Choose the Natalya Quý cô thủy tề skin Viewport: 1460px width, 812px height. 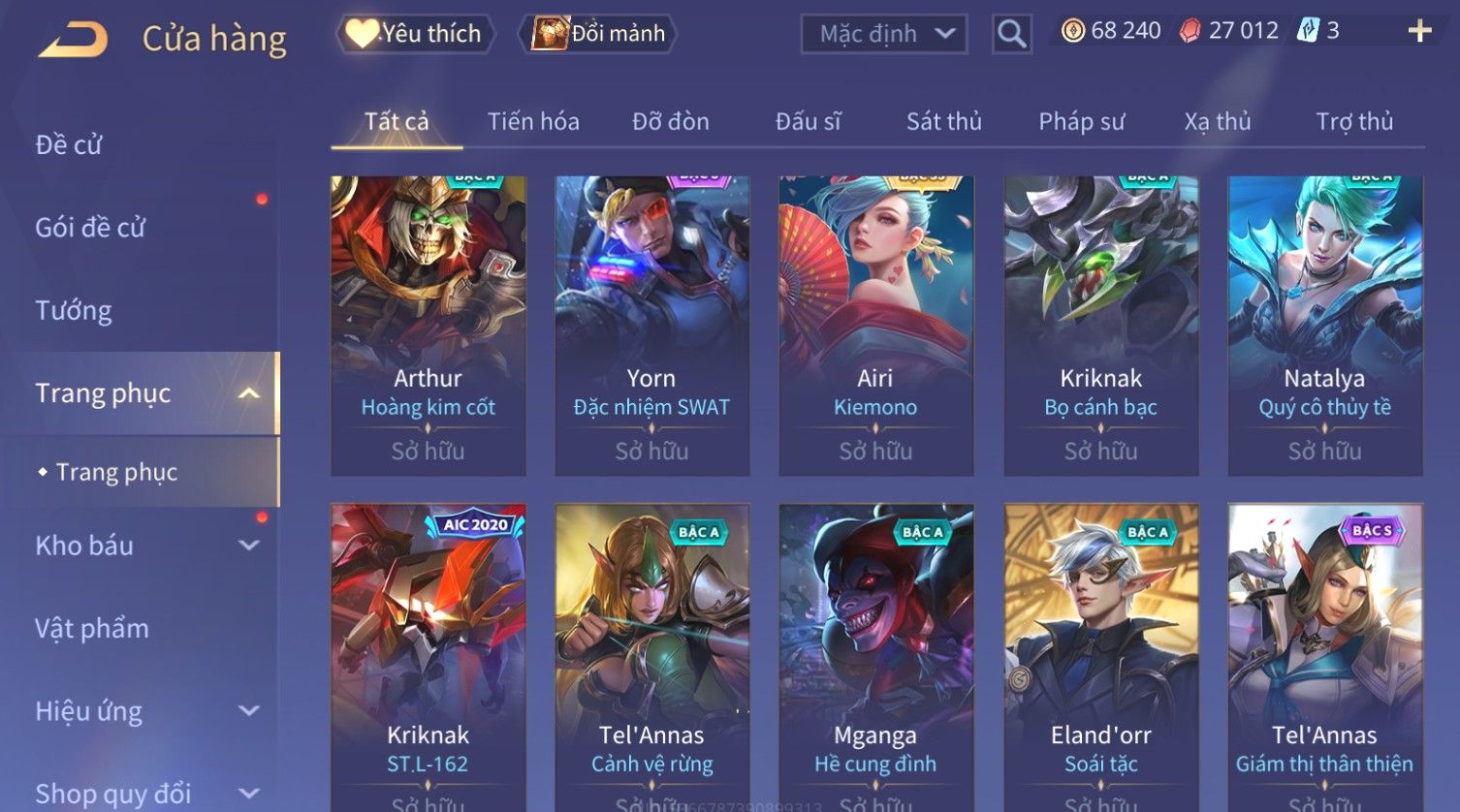pyautogui.click(x=1324, y=325)
